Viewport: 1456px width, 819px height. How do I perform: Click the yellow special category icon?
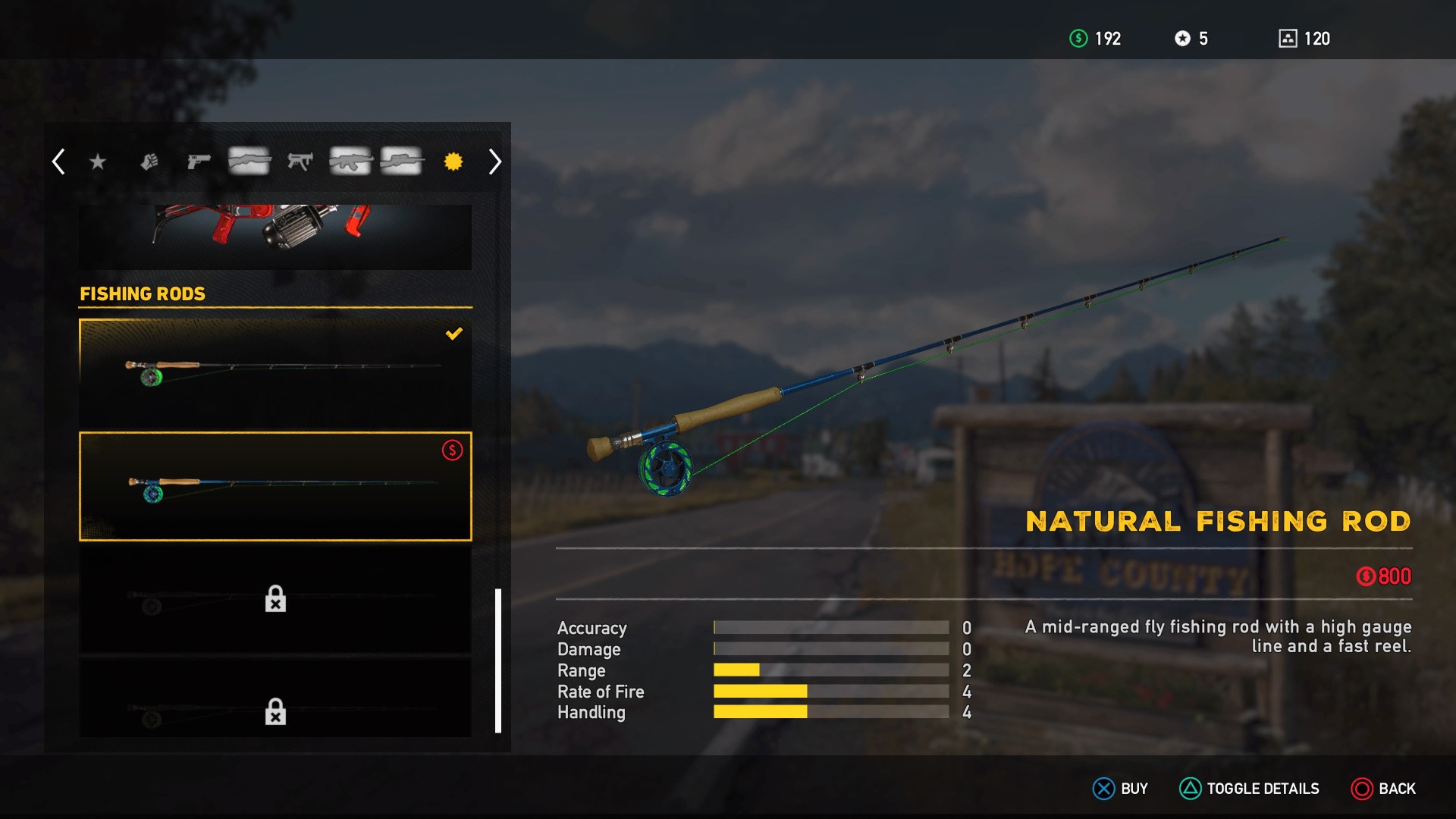(x=453, y=162)
